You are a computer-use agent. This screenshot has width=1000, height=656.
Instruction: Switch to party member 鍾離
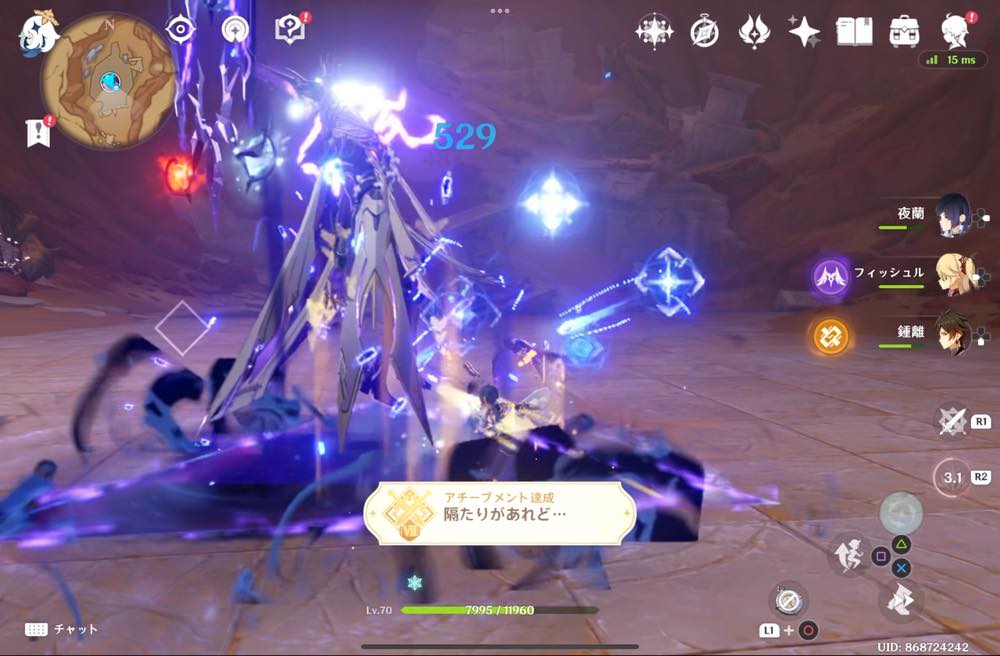(x=952, y=332)
